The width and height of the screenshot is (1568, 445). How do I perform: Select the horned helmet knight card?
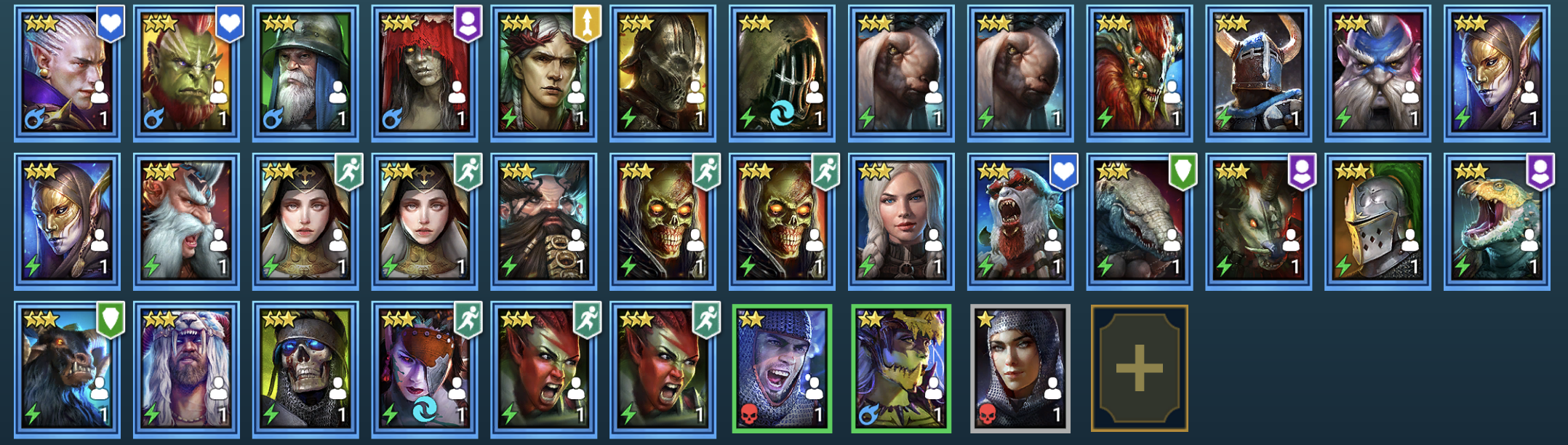click(1258, 73)
